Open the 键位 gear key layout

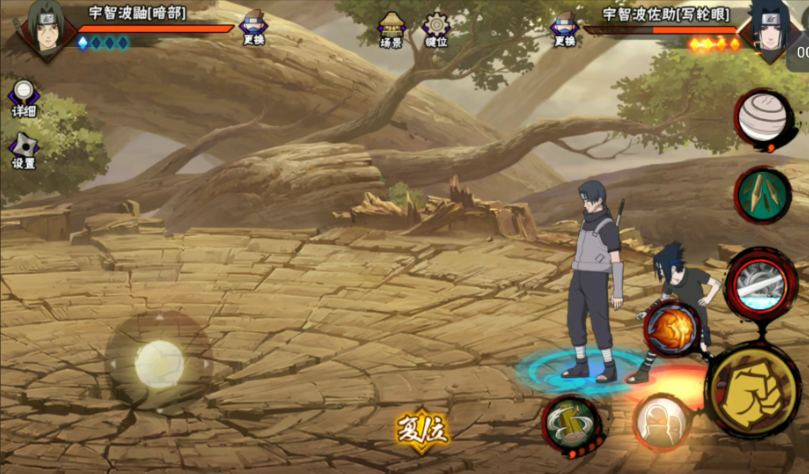click(436, 30)
